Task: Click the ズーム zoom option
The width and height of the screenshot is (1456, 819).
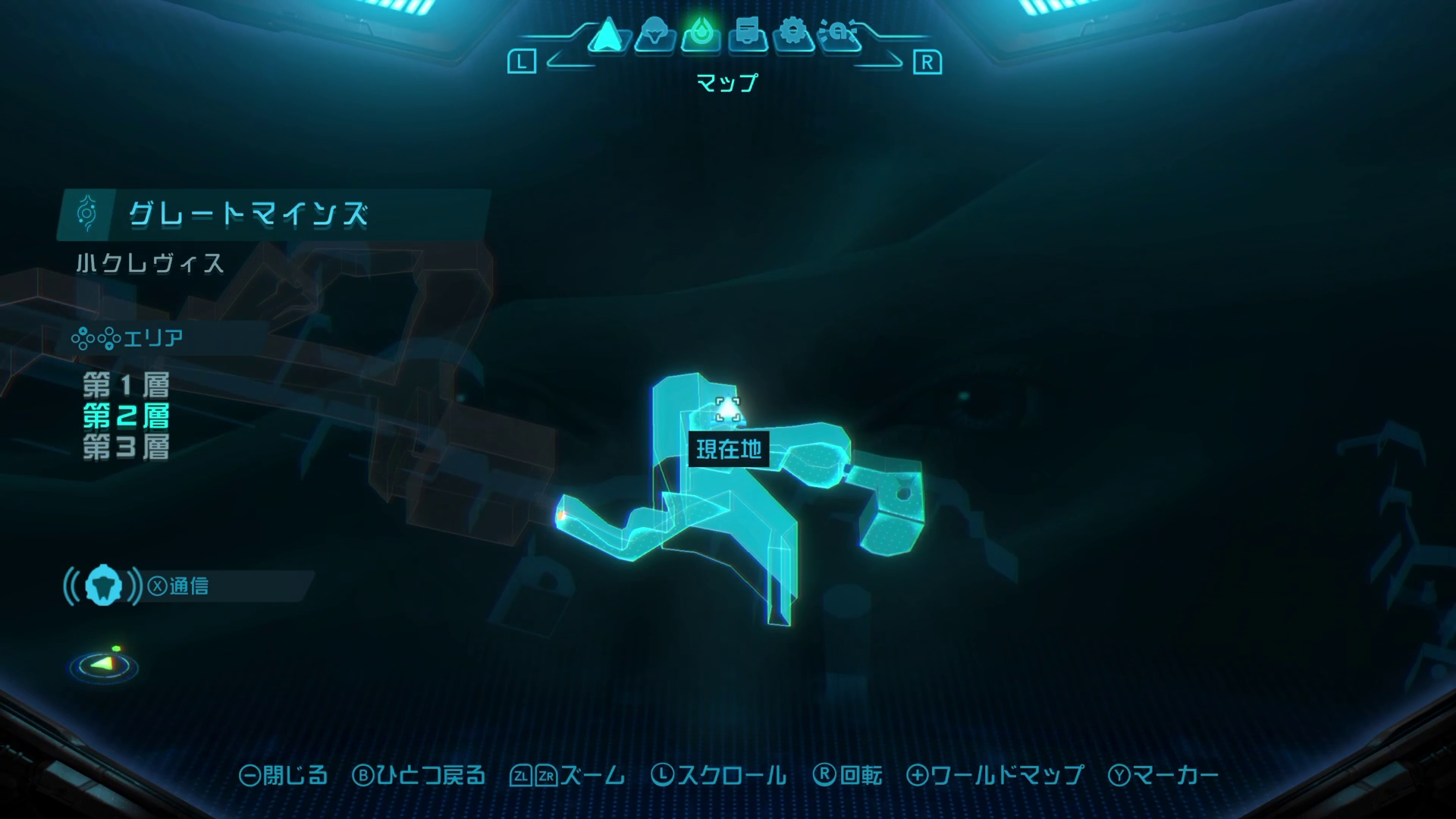Action: tap(568, 775)
